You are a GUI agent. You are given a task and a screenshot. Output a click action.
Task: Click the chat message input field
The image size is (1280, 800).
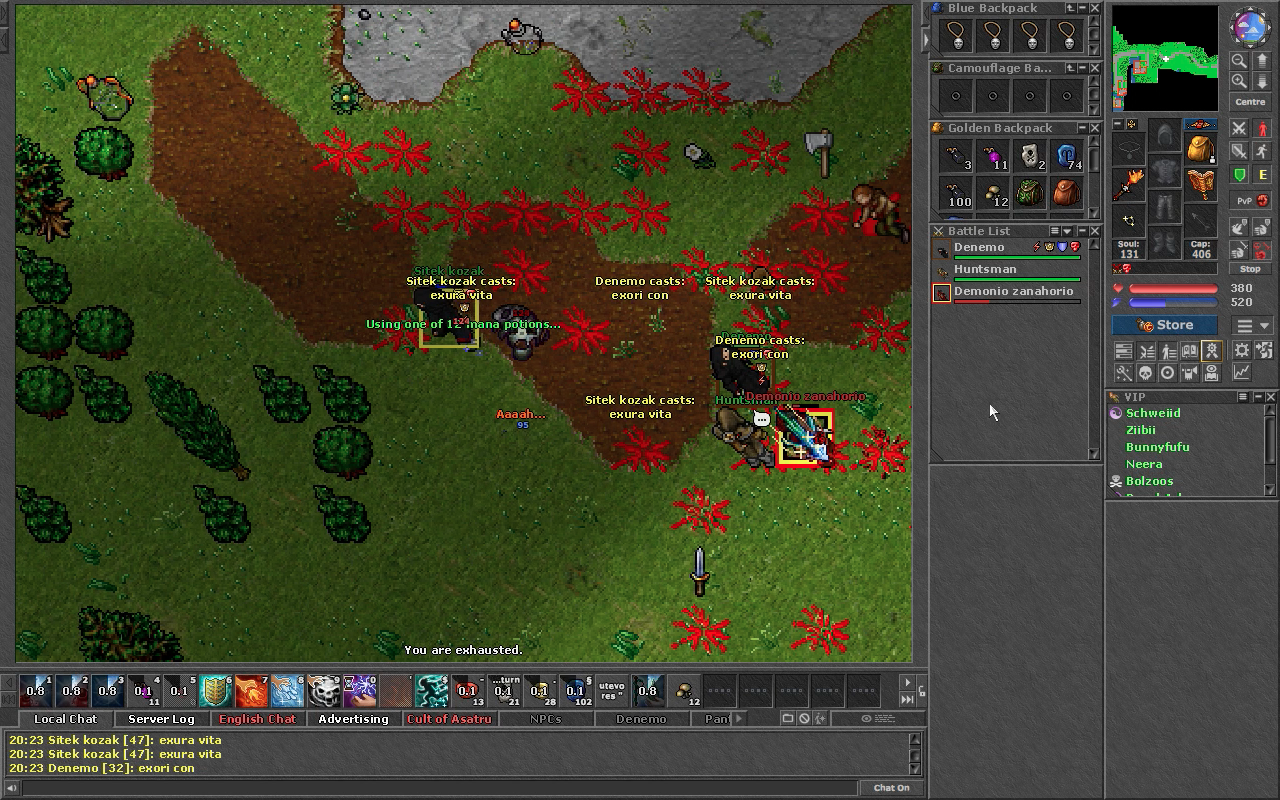(x=430, y=788)
